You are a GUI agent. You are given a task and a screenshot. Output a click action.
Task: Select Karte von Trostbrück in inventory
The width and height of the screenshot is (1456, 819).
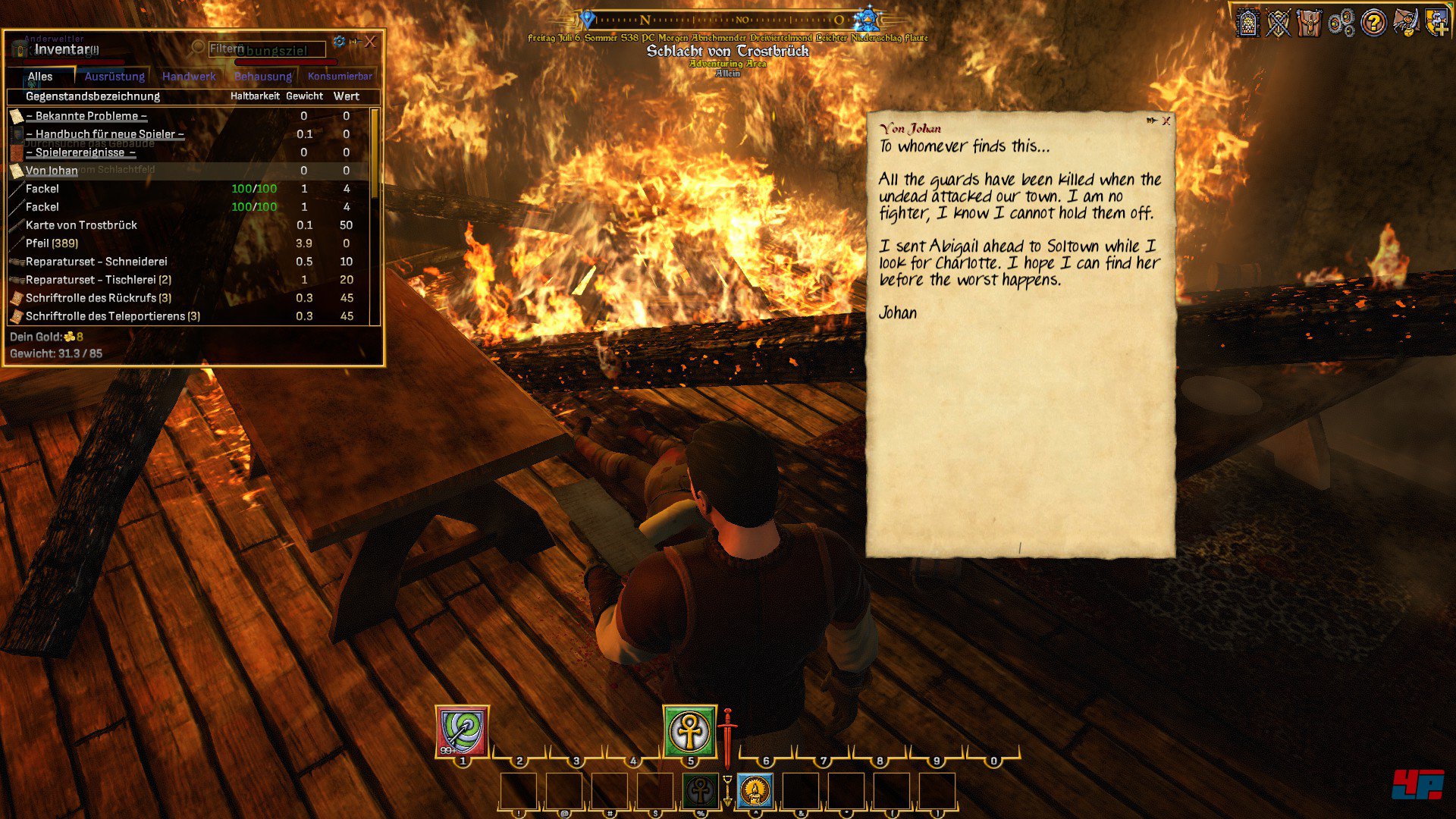click(81, 225)
